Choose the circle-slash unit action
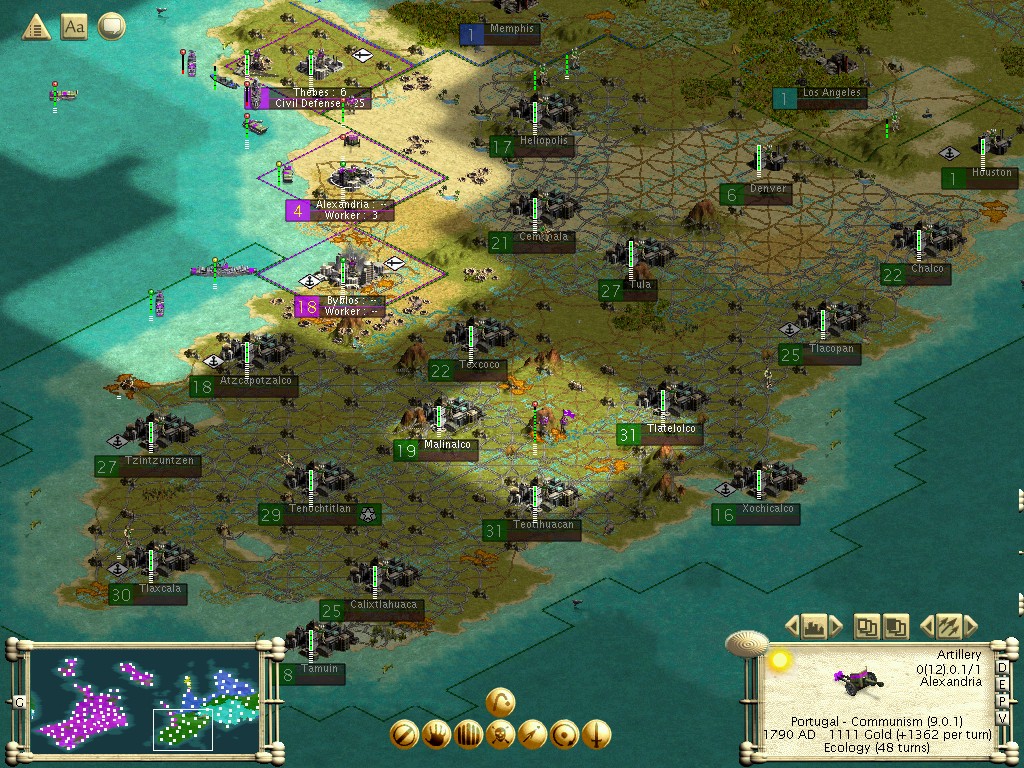The image size is (1024, 768). pos(404,735)
